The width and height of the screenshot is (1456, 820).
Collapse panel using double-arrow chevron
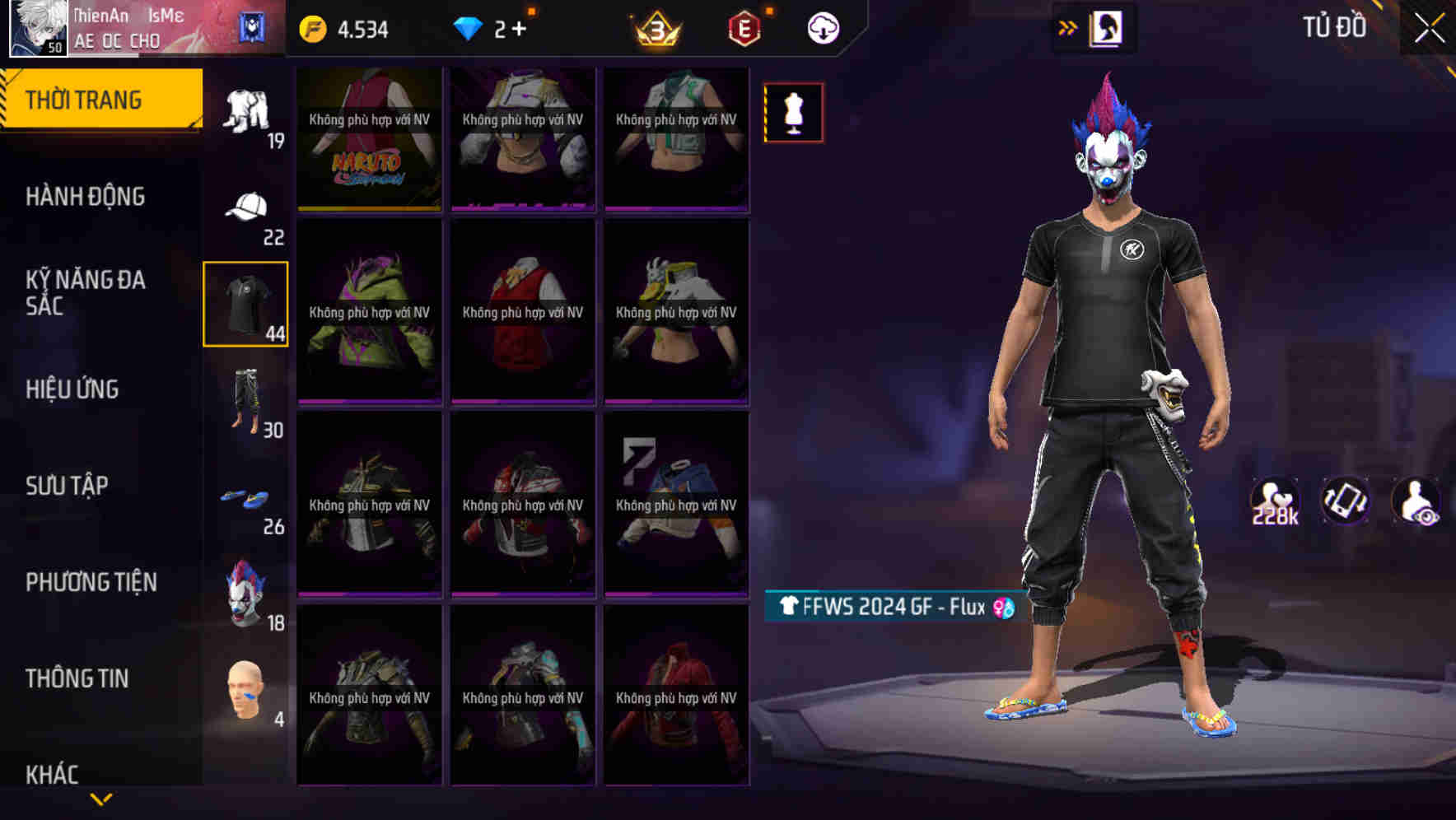pos(1068,27)
